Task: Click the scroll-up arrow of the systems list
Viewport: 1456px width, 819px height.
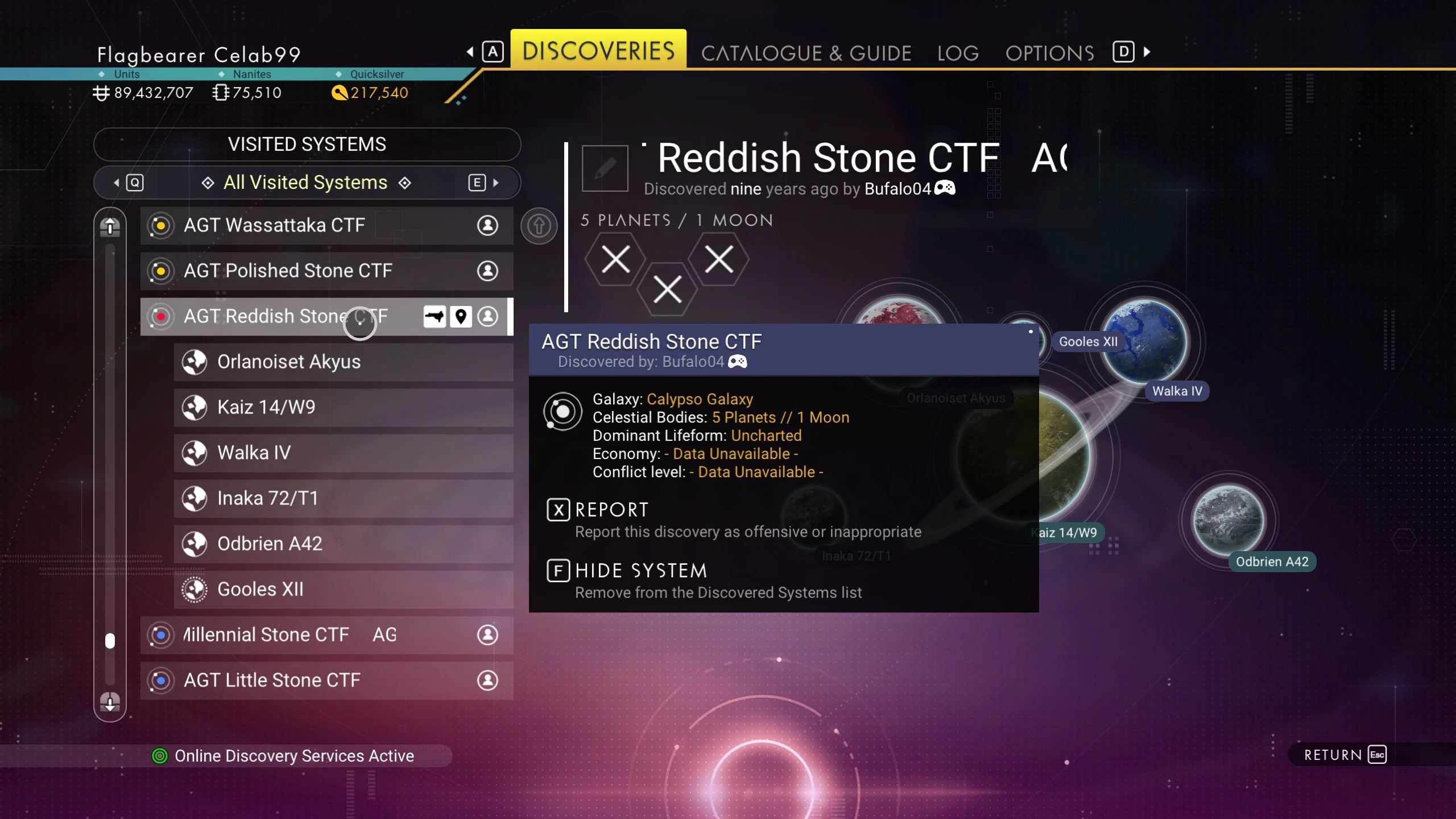Action: [x=110, y=227]
